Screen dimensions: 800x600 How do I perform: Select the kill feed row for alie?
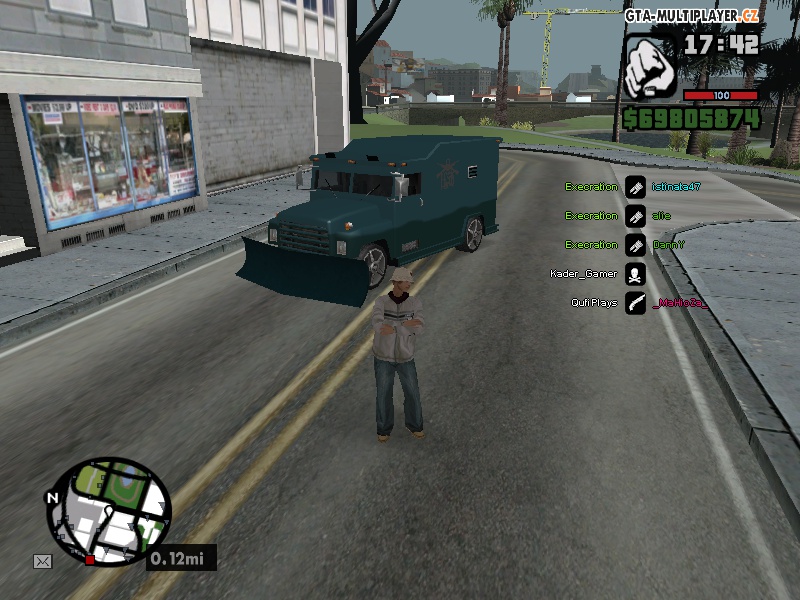(x=635, y=216)
